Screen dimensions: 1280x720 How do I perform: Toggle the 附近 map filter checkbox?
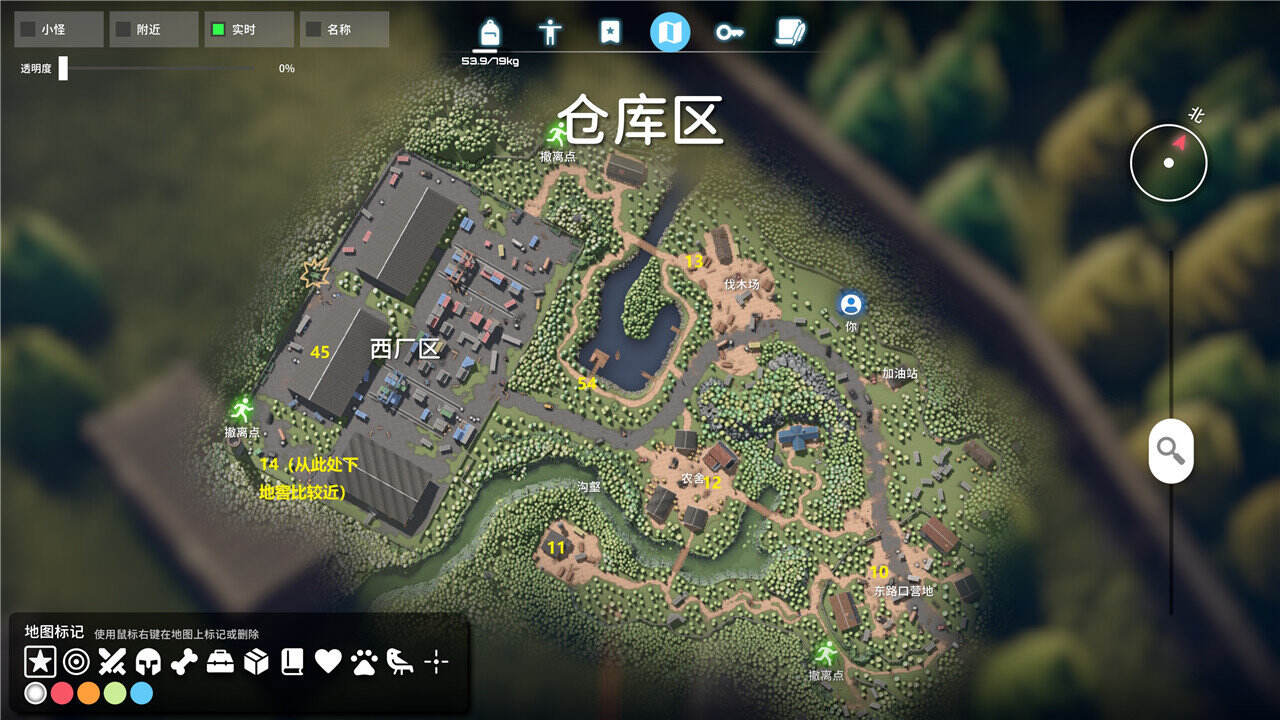(x=123, y=30)
